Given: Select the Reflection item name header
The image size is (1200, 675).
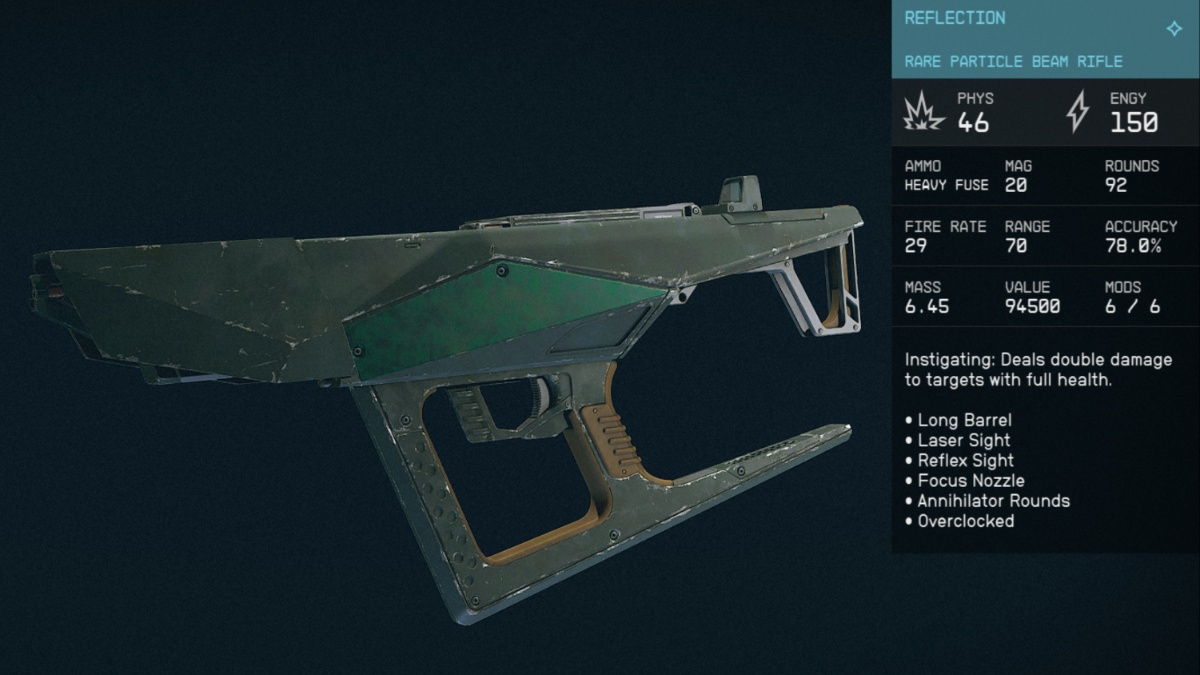Looking at the screenshot, I should 955,18.
